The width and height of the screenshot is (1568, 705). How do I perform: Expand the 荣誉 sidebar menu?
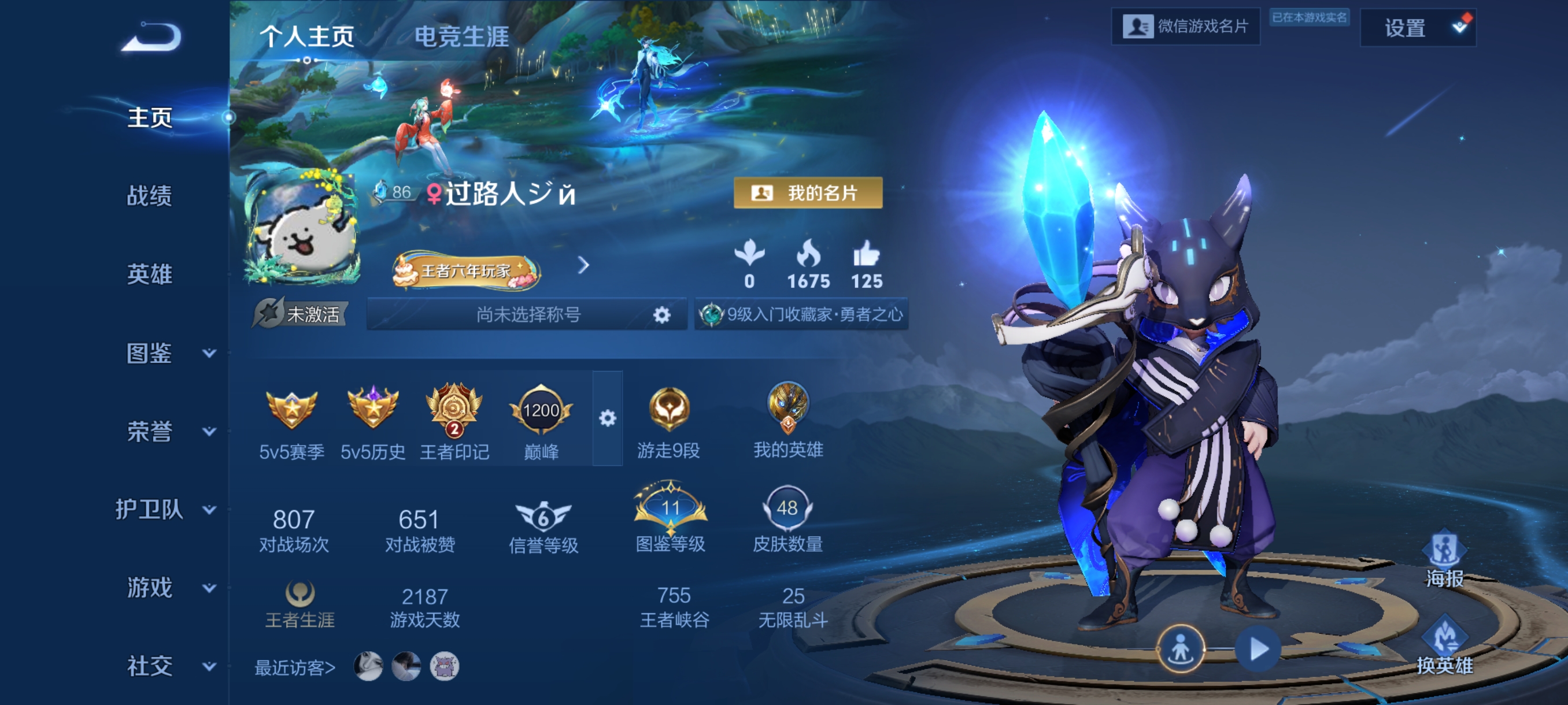point(169,431)
